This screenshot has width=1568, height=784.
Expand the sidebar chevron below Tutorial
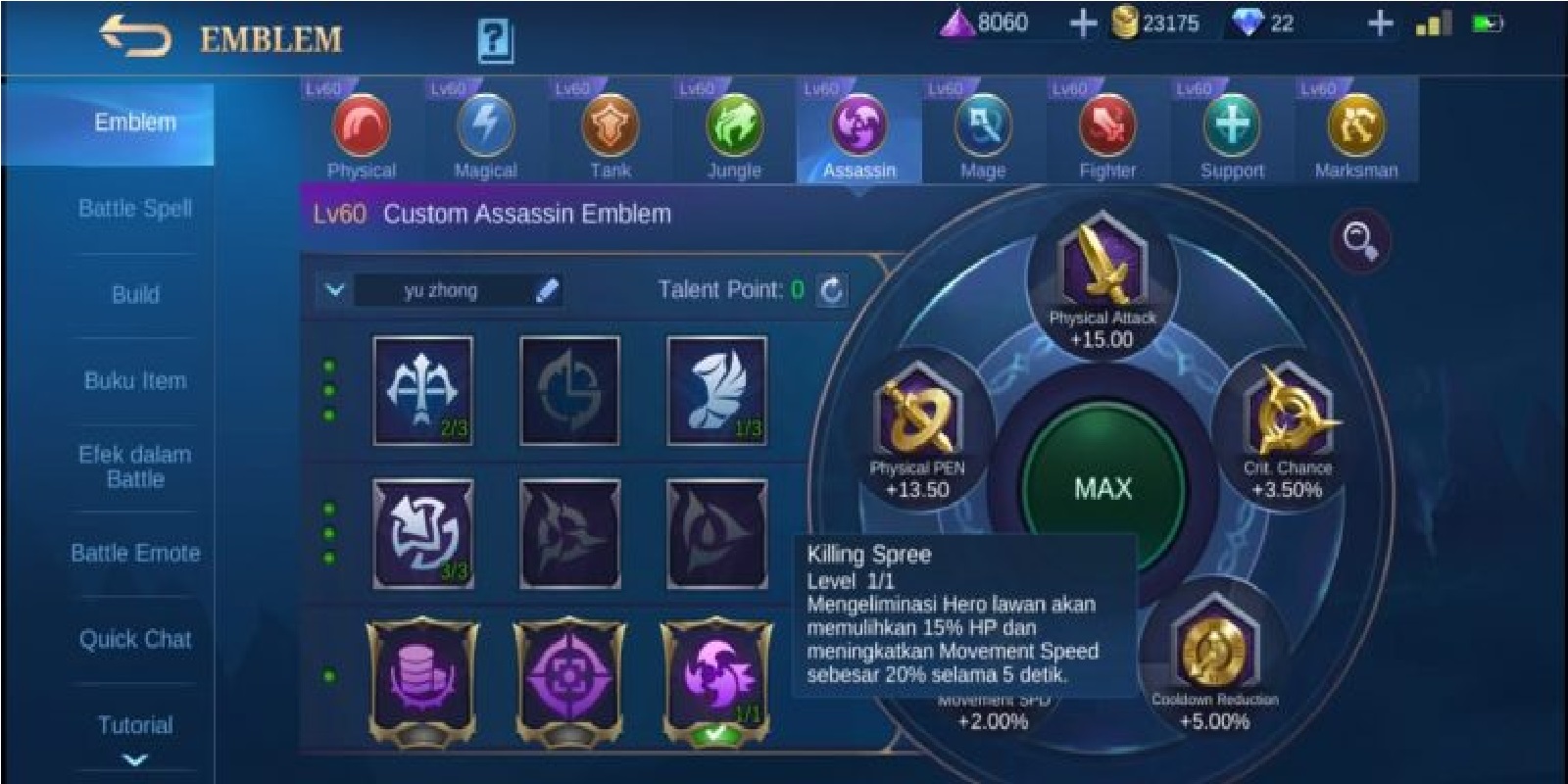click(x=135, y=759)
